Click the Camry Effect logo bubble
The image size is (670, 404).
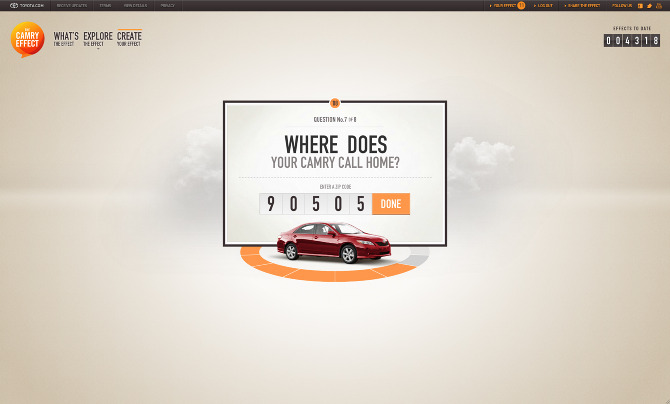(27, 39)
